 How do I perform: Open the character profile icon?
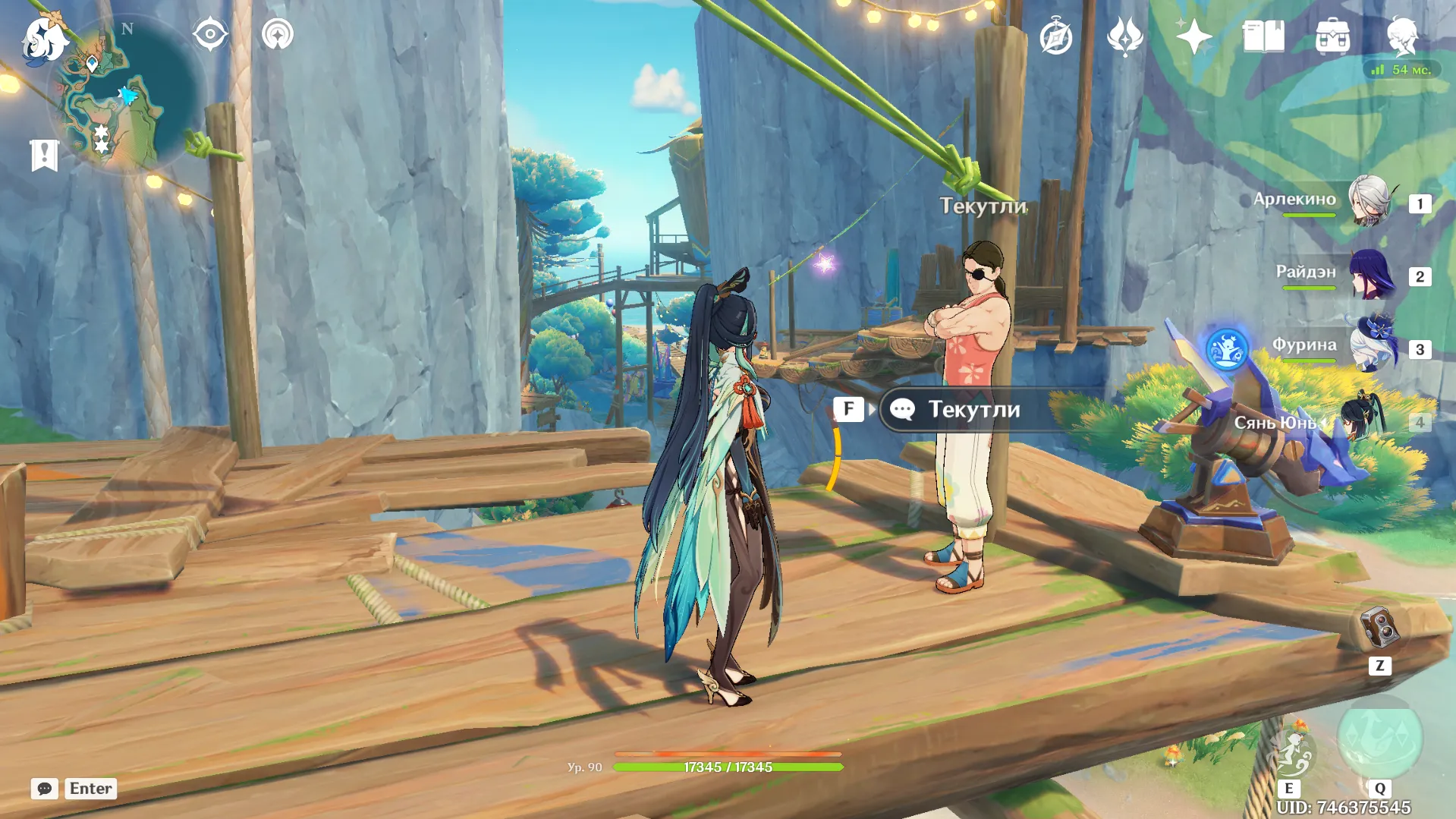pos(1401,35)
